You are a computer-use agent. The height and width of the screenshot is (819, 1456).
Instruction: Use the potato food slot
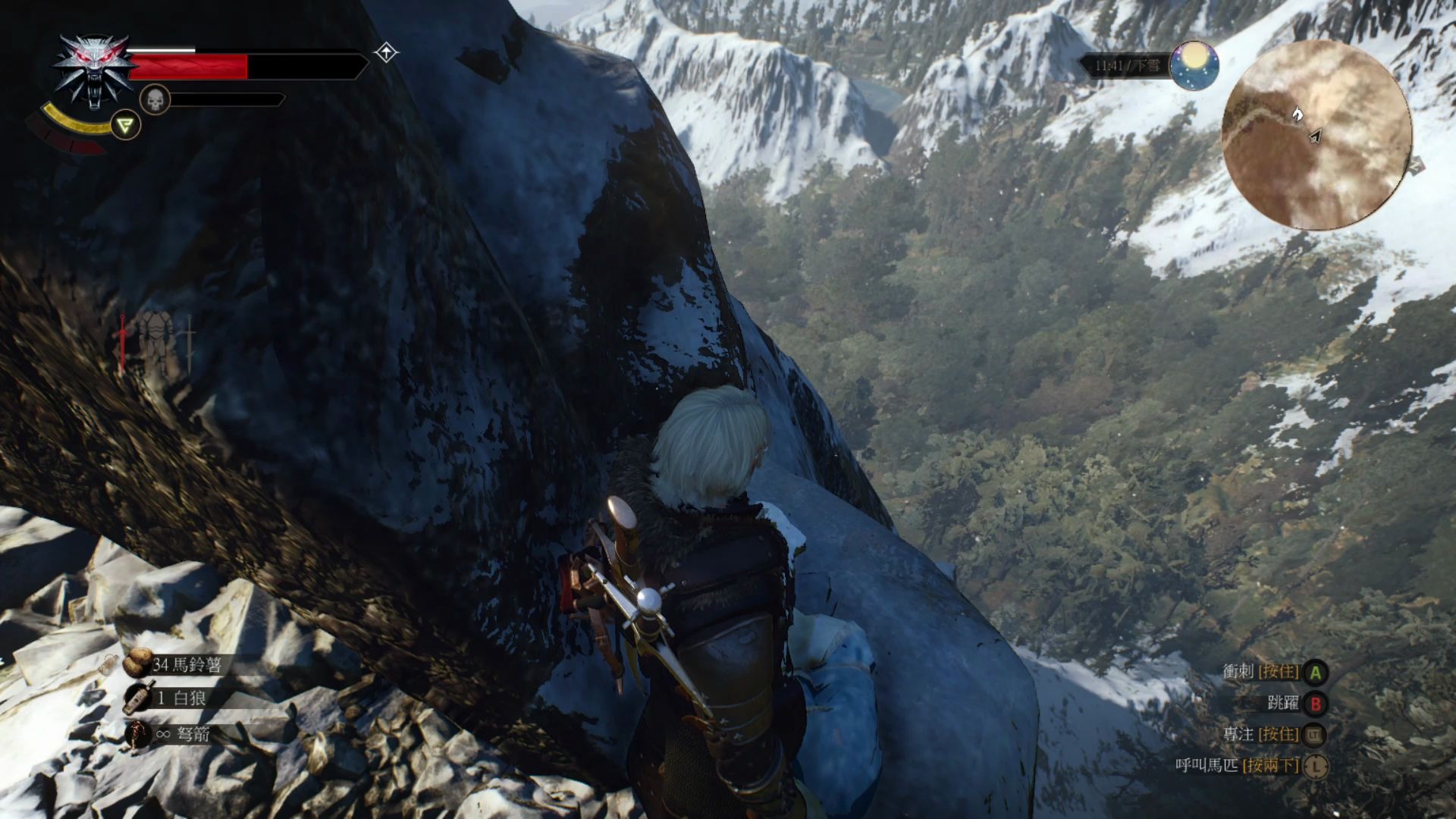137,664
